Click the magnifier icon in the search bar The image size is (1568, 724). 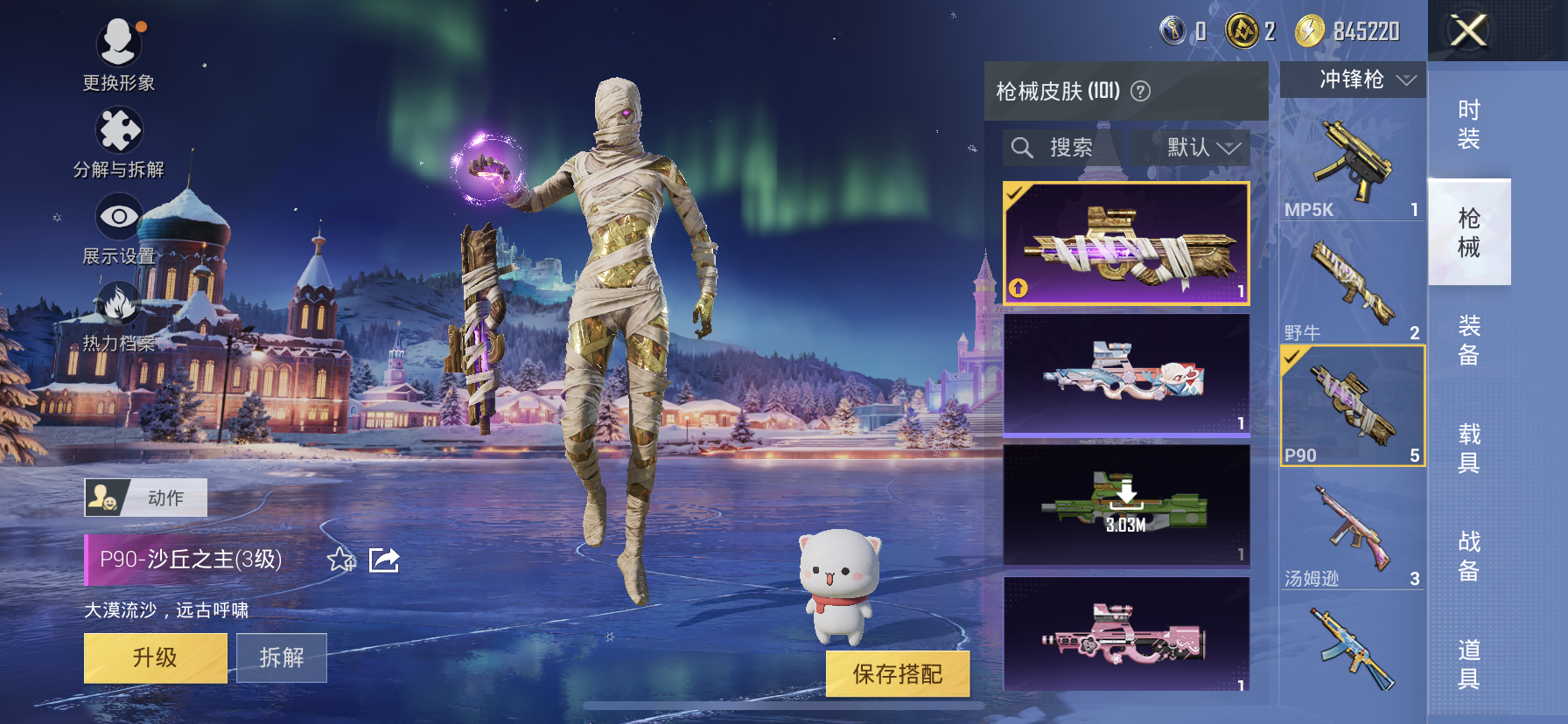tap(1022, 147)
